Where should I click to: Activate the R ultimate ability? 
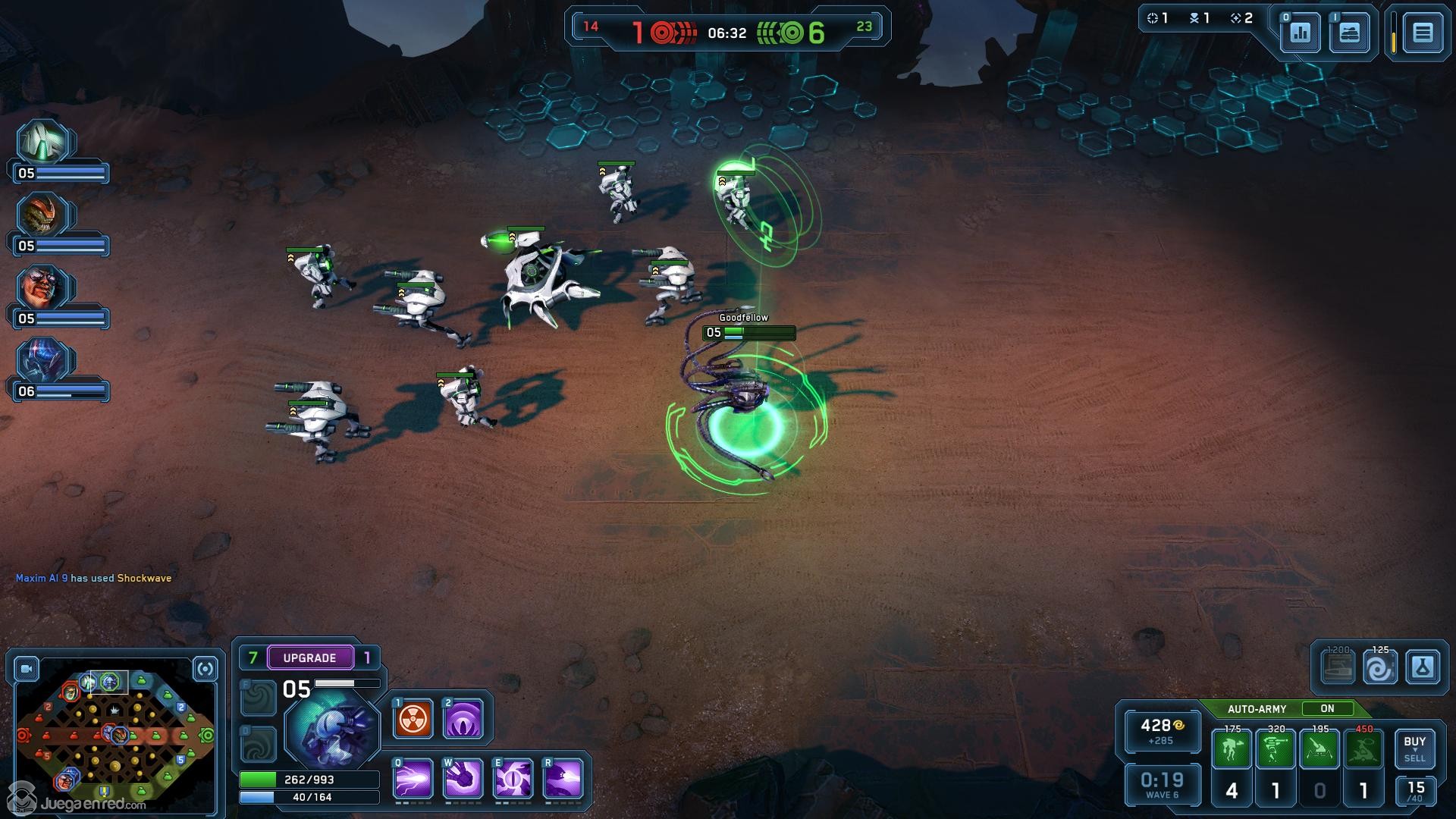tap(563, 779)
